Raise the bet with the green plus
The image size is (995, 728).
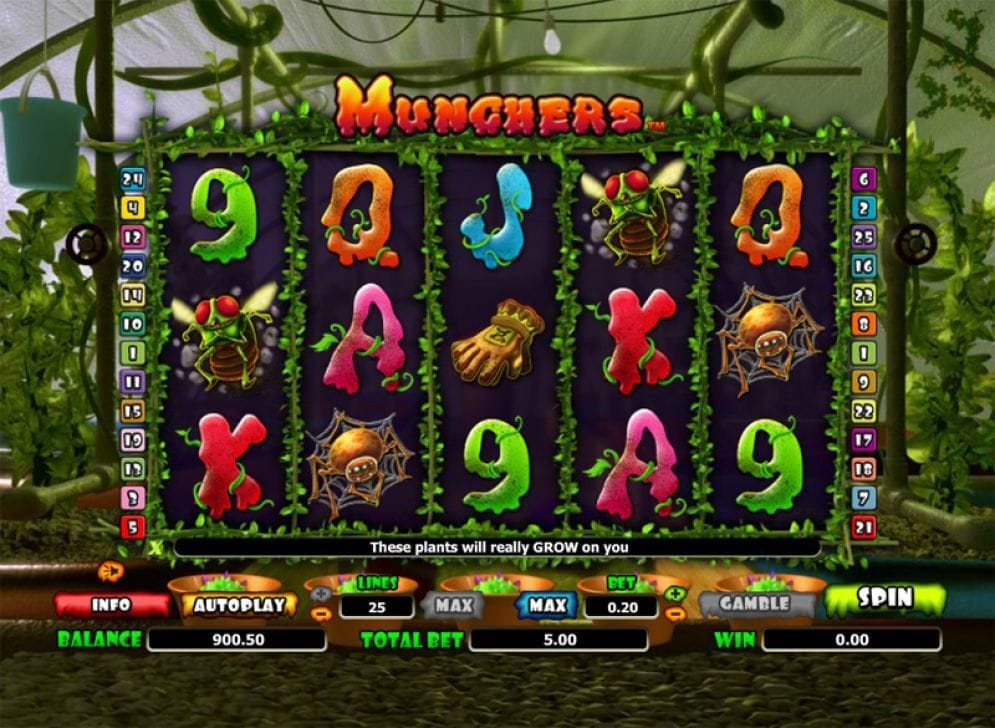click(676, 594)
